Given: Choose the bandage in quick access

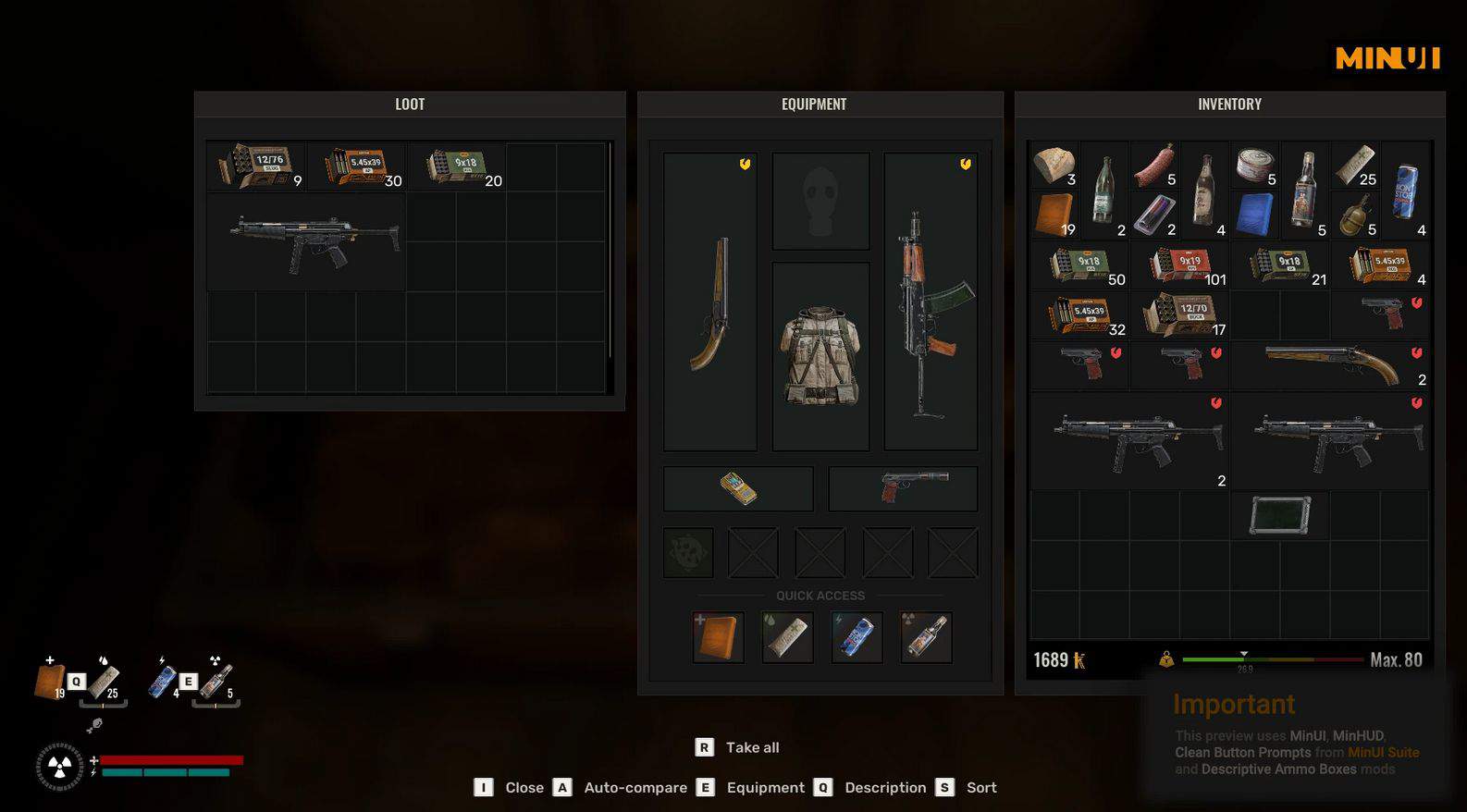Looking at the screenshot, I should [787, 637].
